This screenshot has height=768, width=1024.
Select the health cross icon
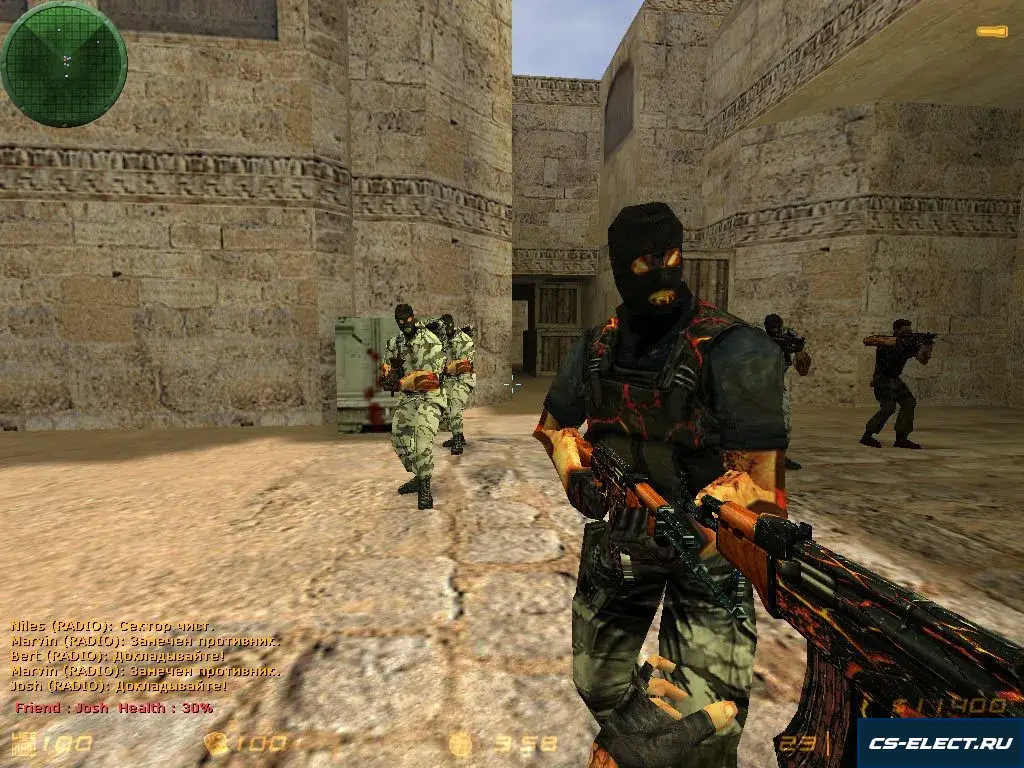click(22, 743)
